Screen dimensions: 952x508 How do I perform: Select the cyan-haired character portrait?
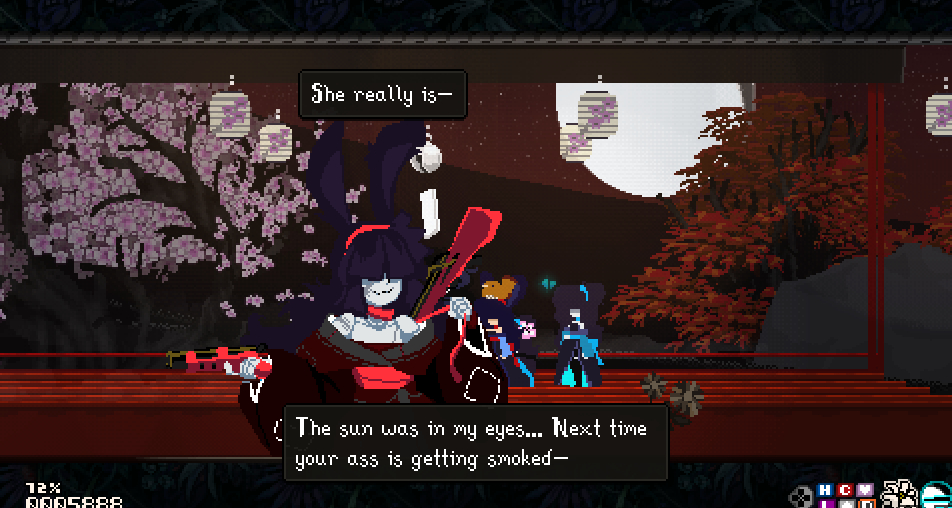coord(937,493)
